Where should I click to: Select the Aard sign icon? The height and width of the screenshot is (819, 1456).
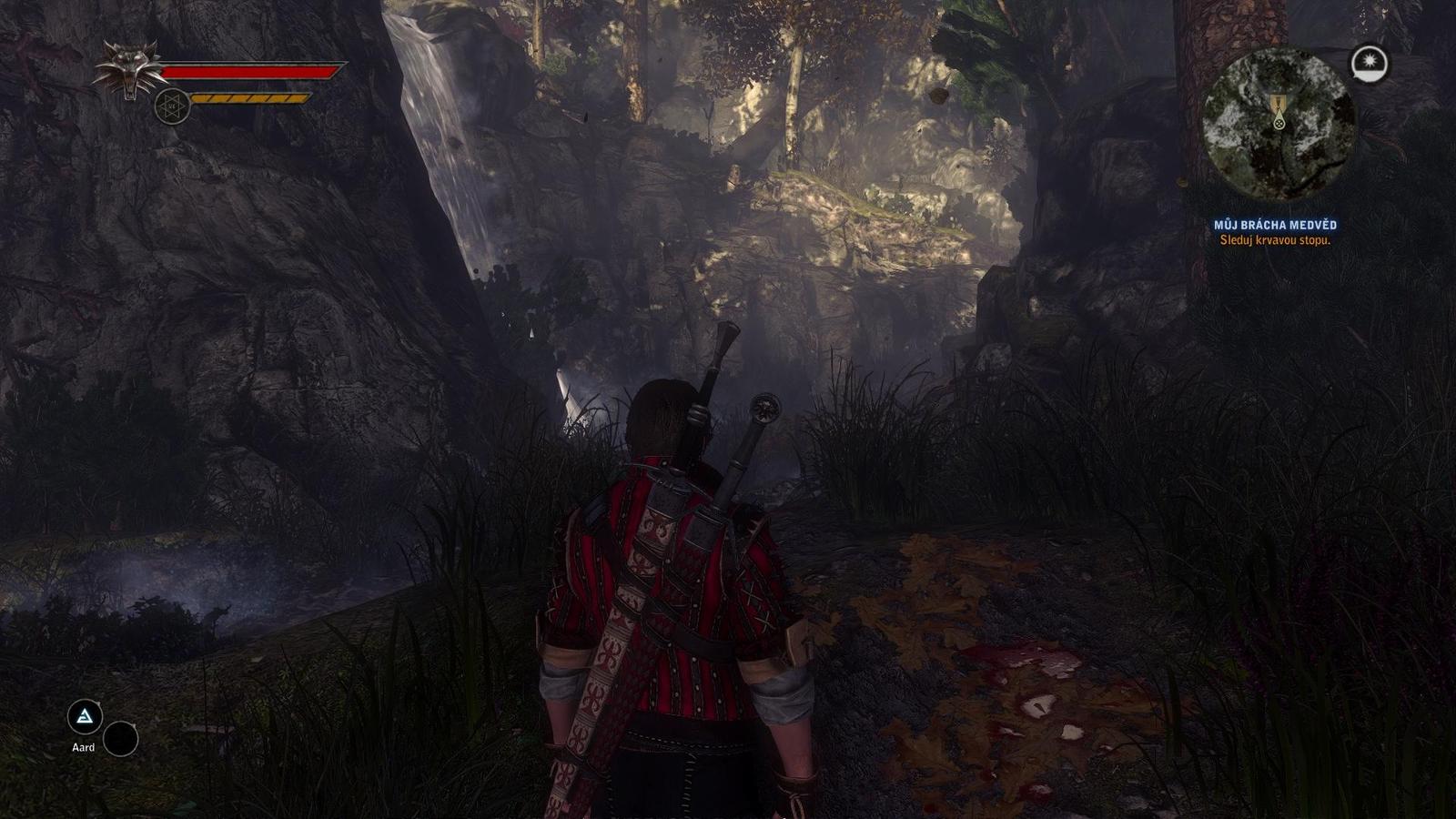coord(85,718)
